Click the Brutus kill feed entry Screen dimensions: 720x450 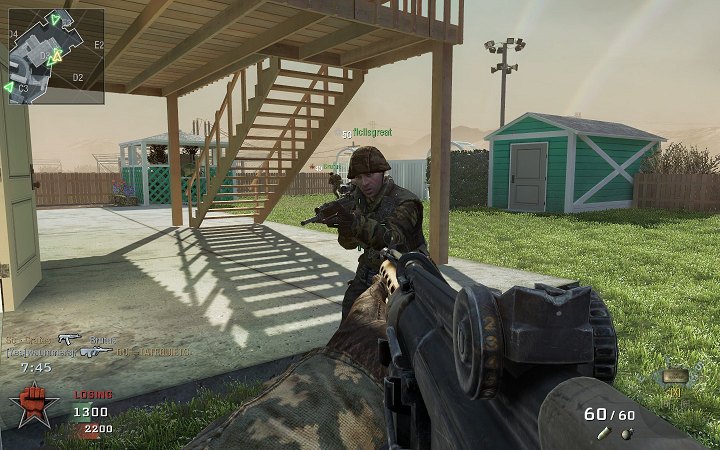coord(102,339)
